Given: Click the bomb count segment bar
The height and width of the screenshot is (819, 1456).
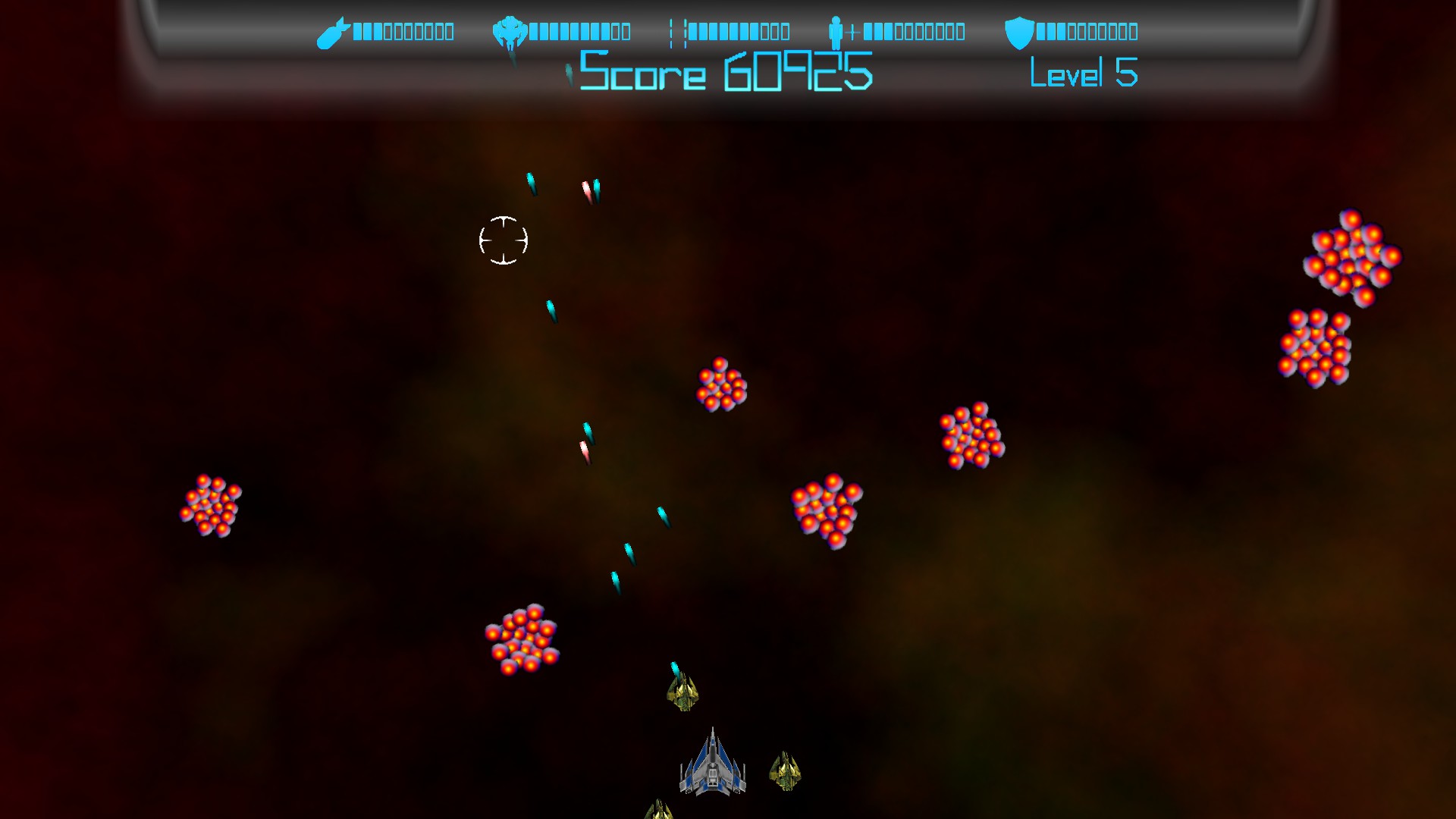Looking at the screenshot, I should point(402,32).
